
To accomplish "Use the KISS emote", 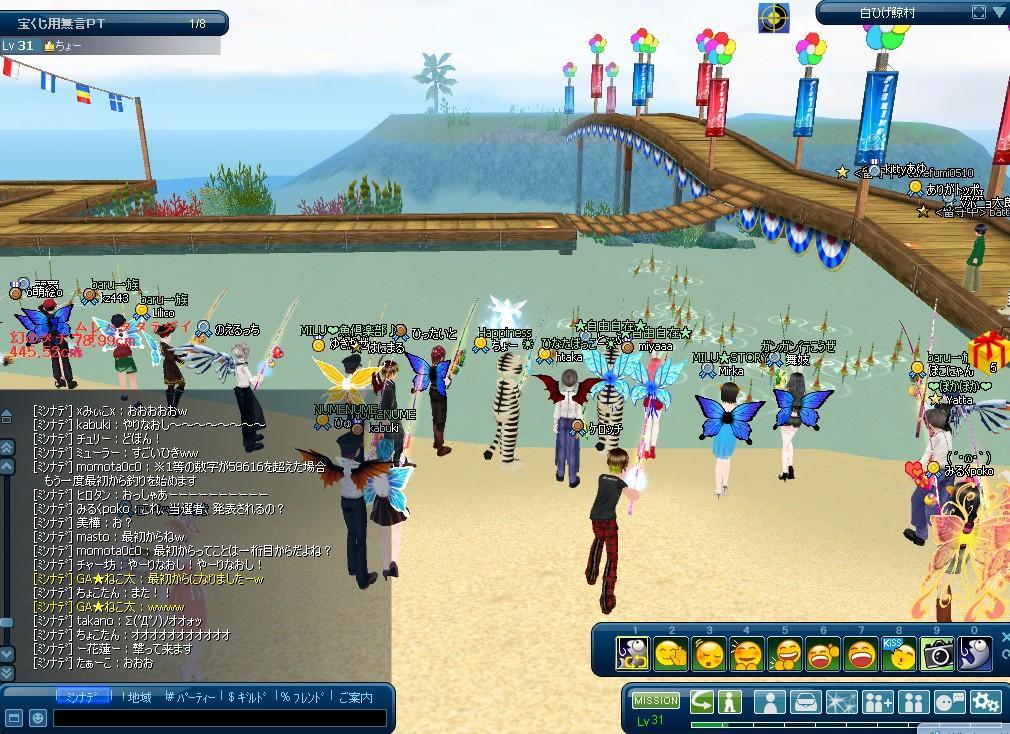I will (898, 654).
